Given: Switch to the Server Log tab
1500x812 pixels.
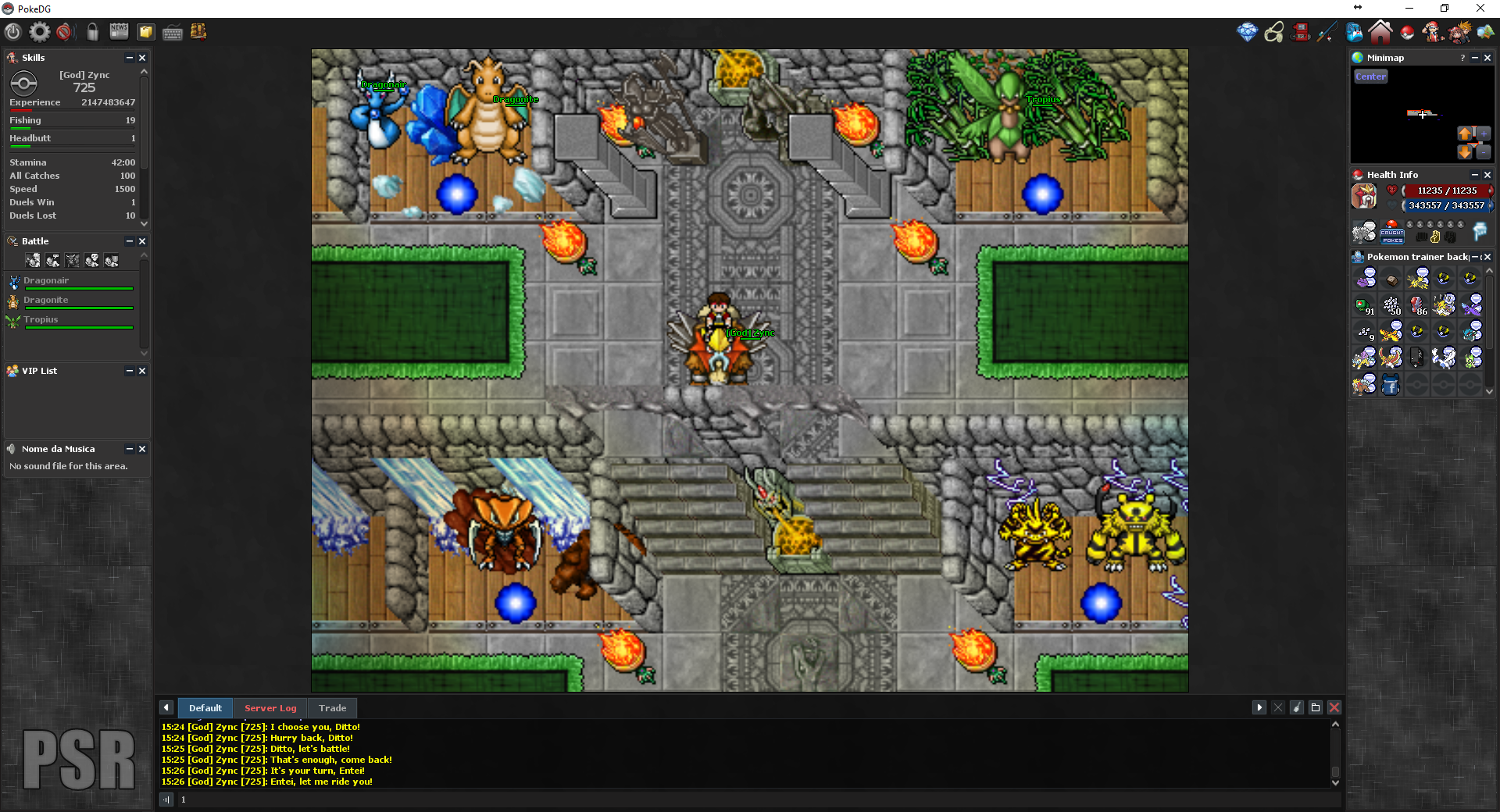Looking at the screenshot, I should pyautogui.click(x=270, y=708).
